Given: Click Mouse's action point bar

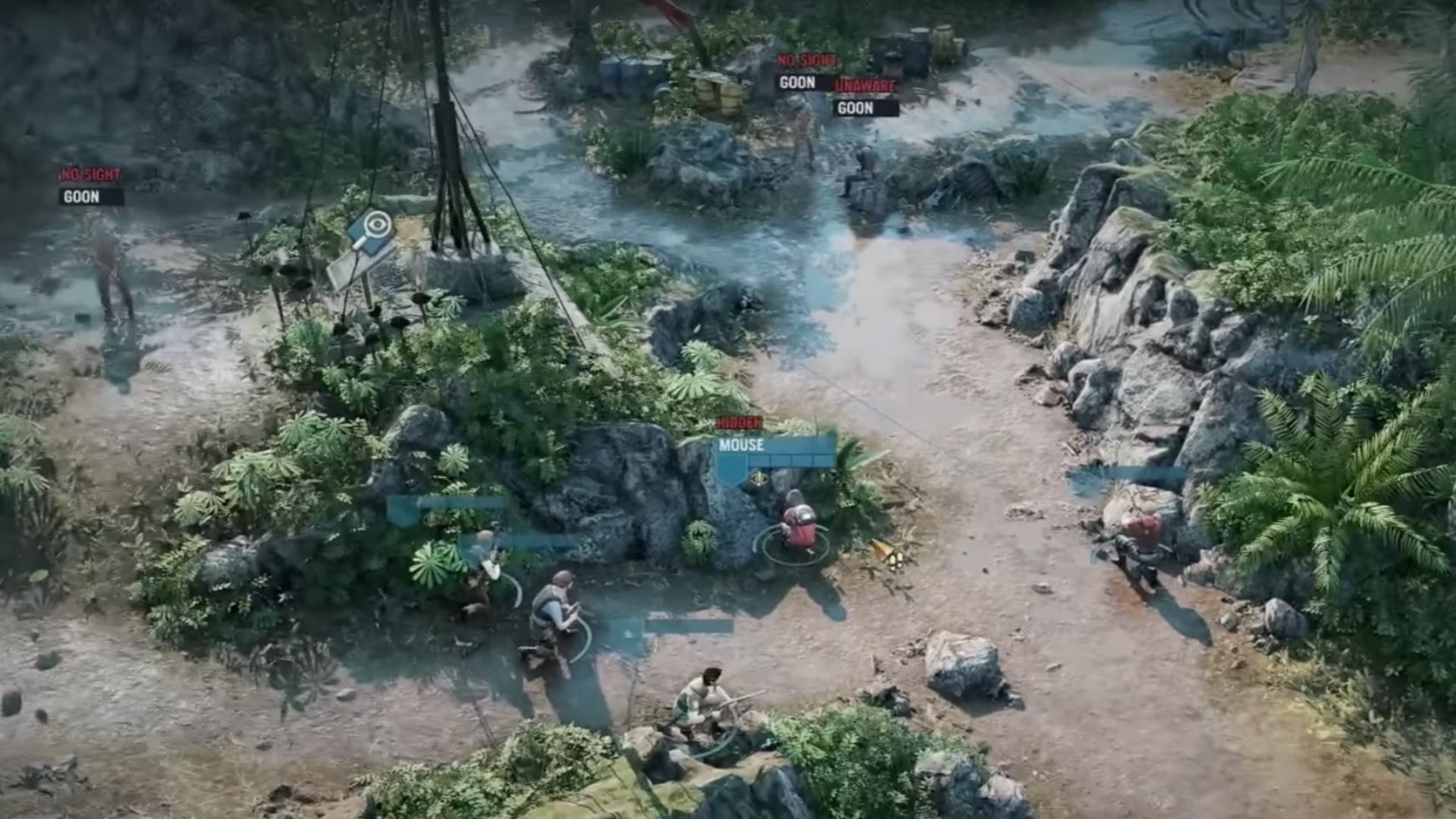Looking at the screenshot, I should pyautogui.click(x=792, y=460).
